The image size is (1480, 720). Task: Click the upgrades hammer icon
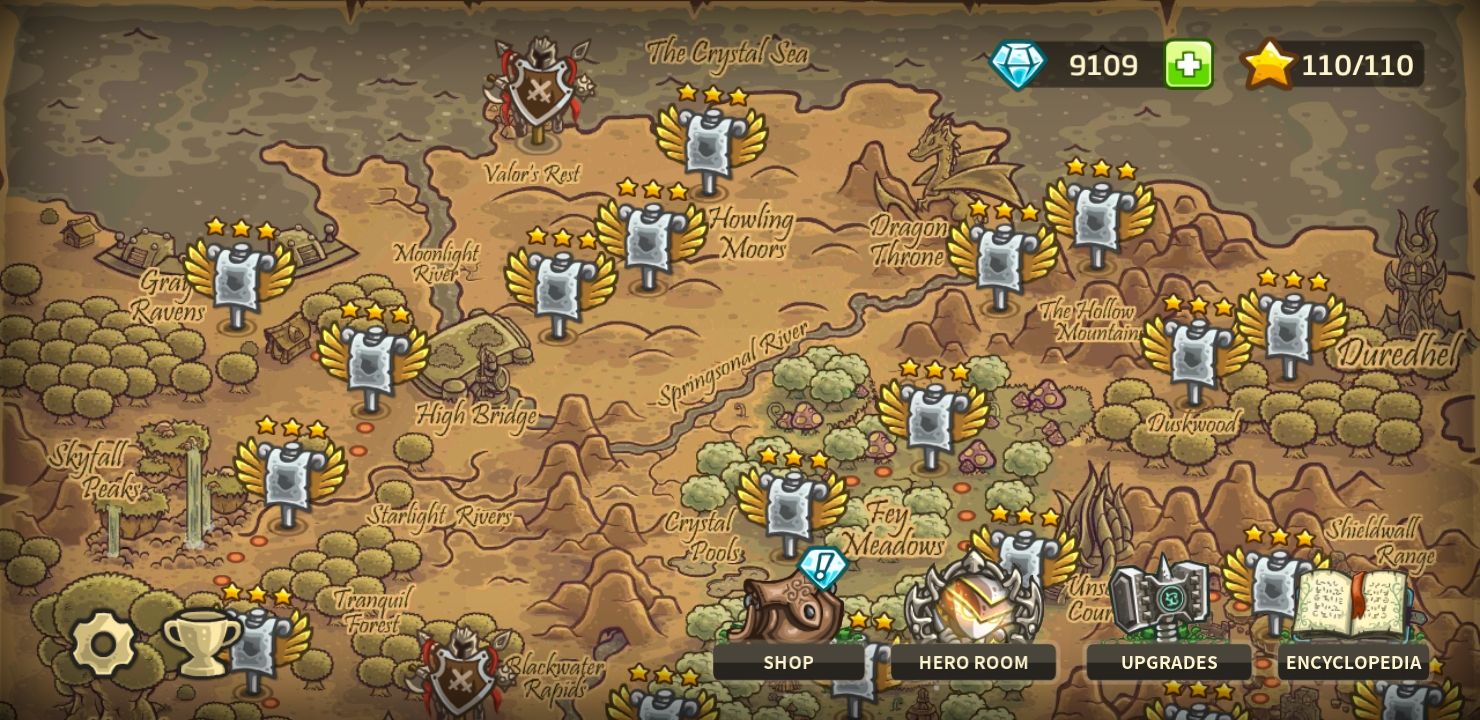1170,600
